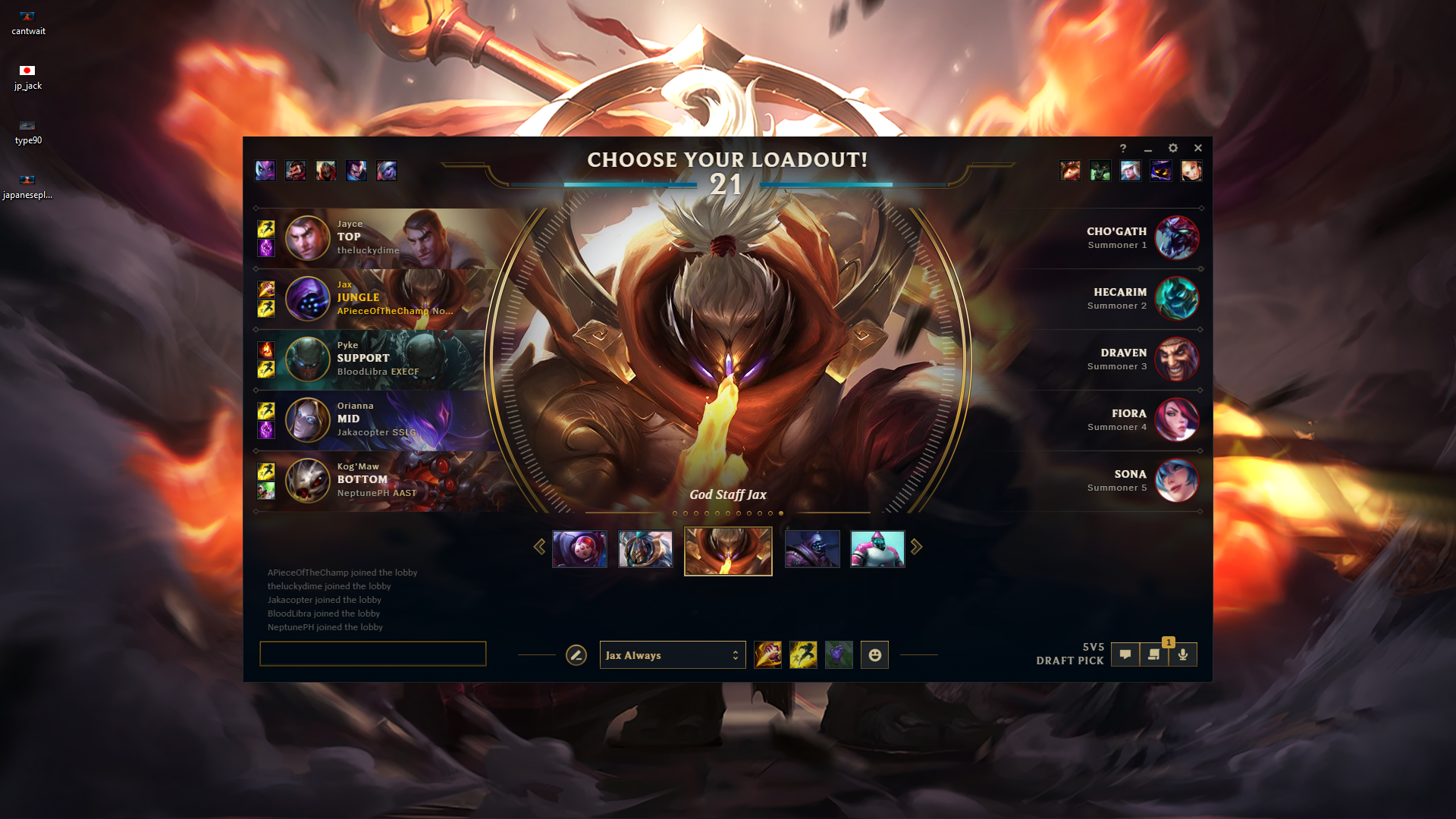1456x819 pixels.
Task: Click the help question mark icon
Action: pyautogui.click(x=1123, y=148)
